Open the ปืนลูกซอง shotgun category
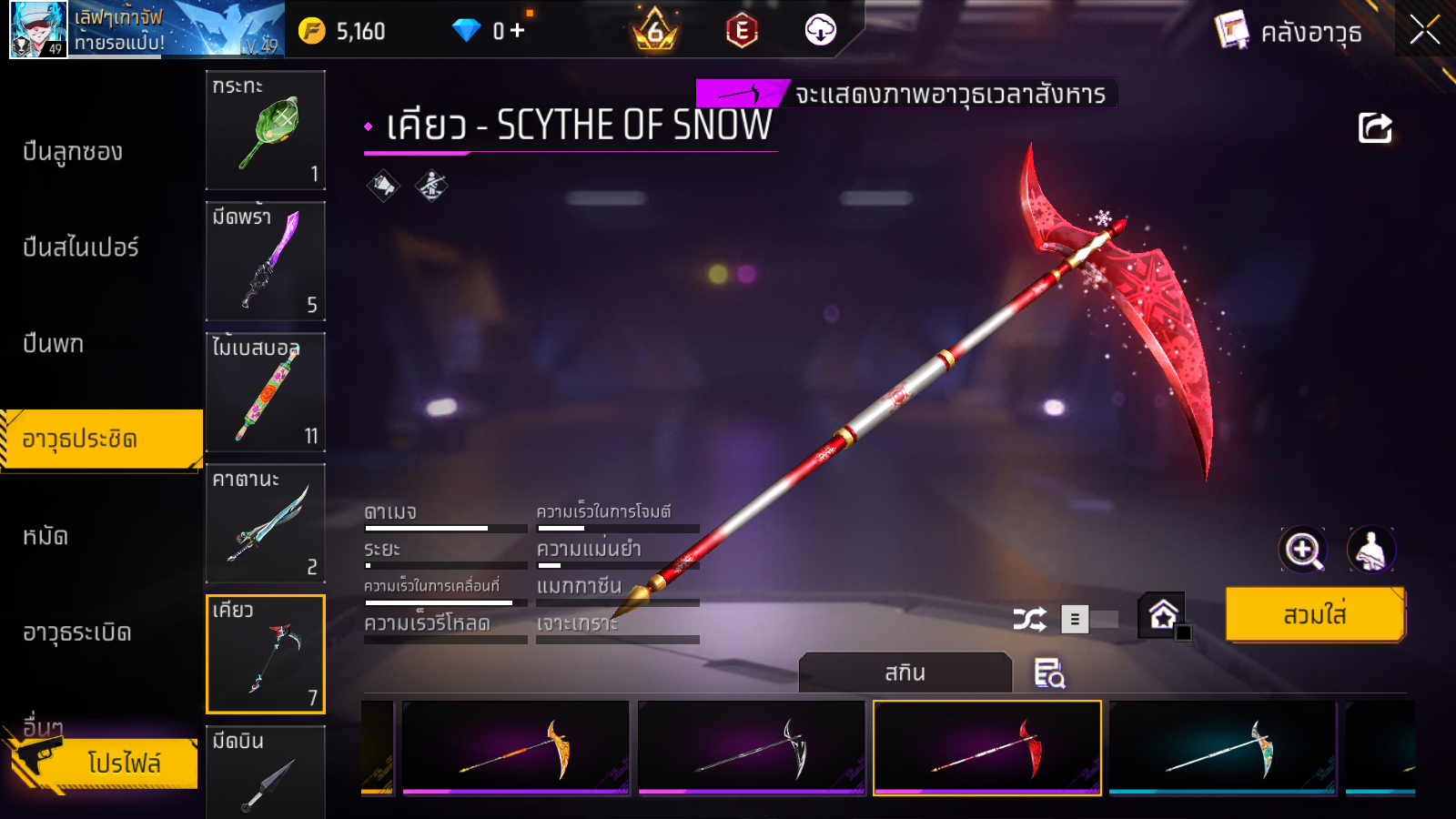 (73, 152)
